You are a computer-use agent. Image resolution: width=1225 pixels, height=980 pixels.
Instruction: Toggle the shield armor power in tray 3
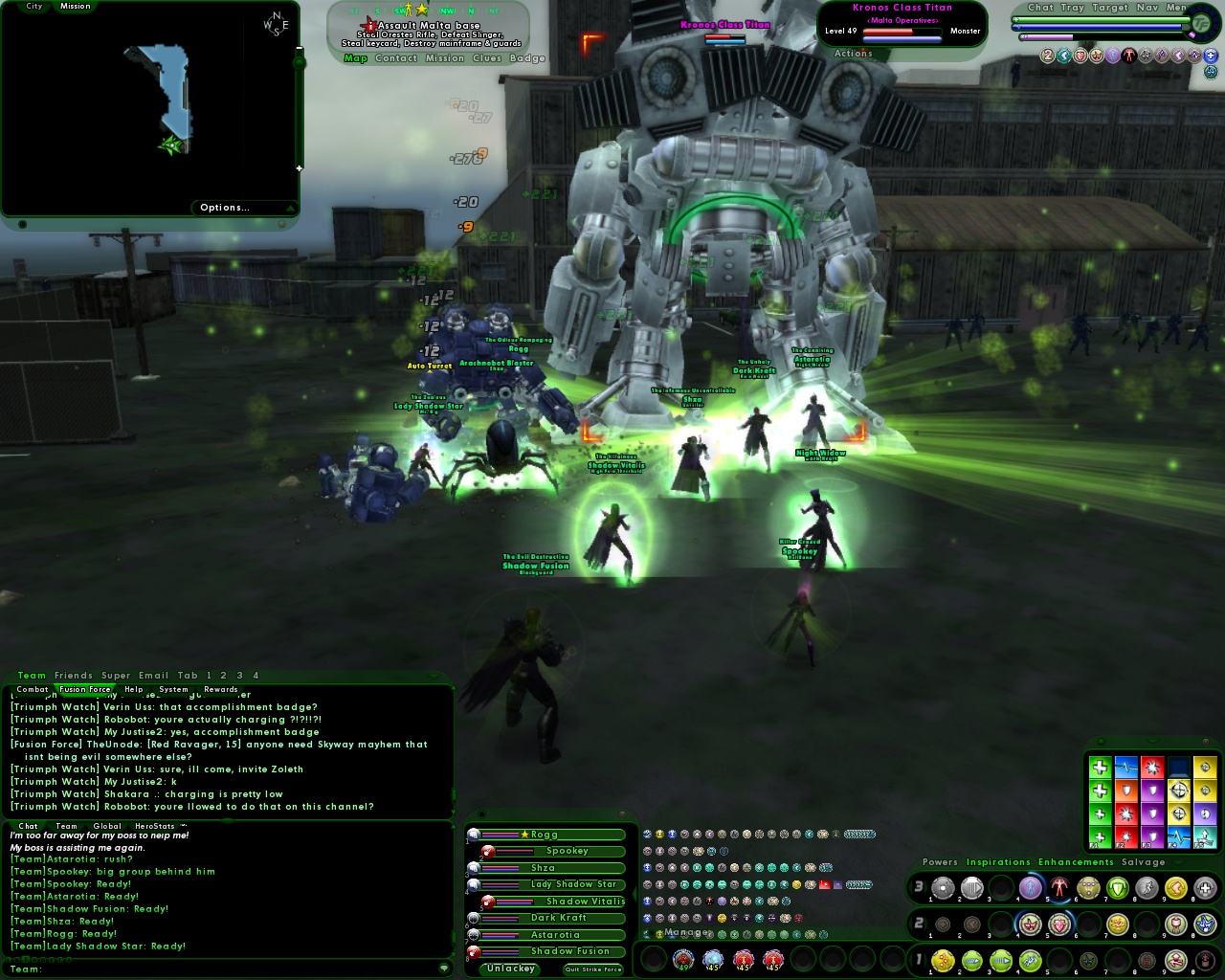(x=1118, y=887)
